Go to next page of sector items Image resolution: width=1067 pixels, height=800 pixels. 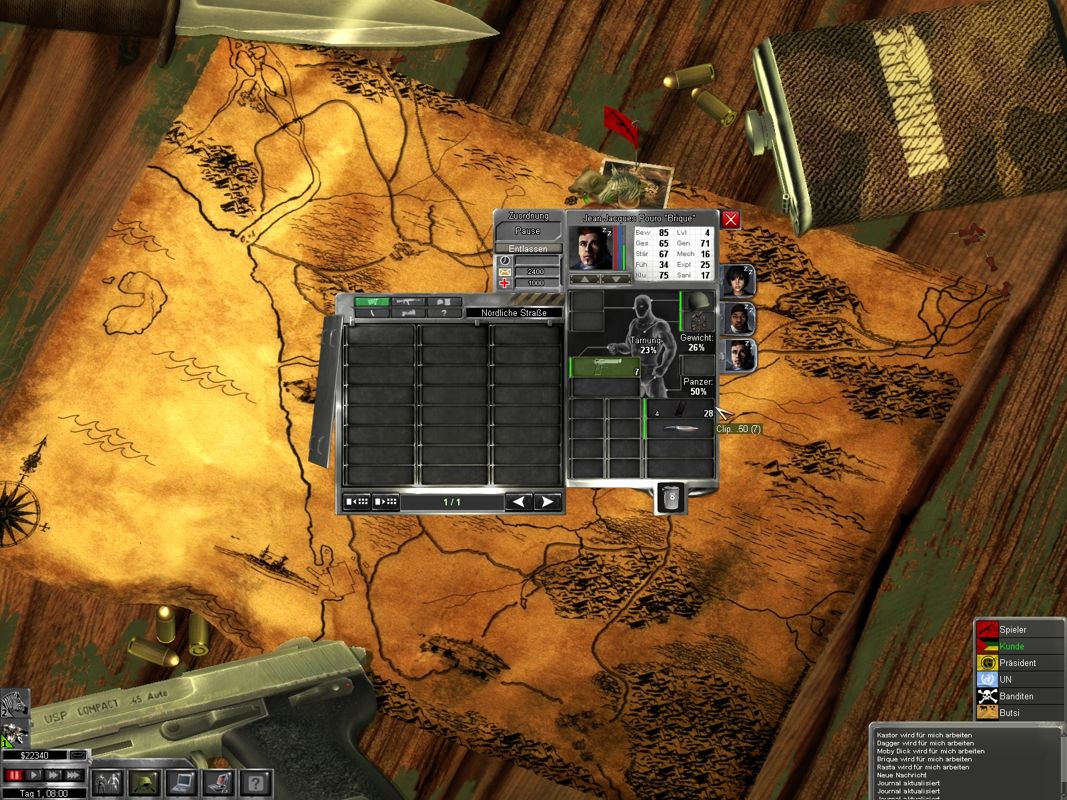pyautogui.click(x=547, y=502)
